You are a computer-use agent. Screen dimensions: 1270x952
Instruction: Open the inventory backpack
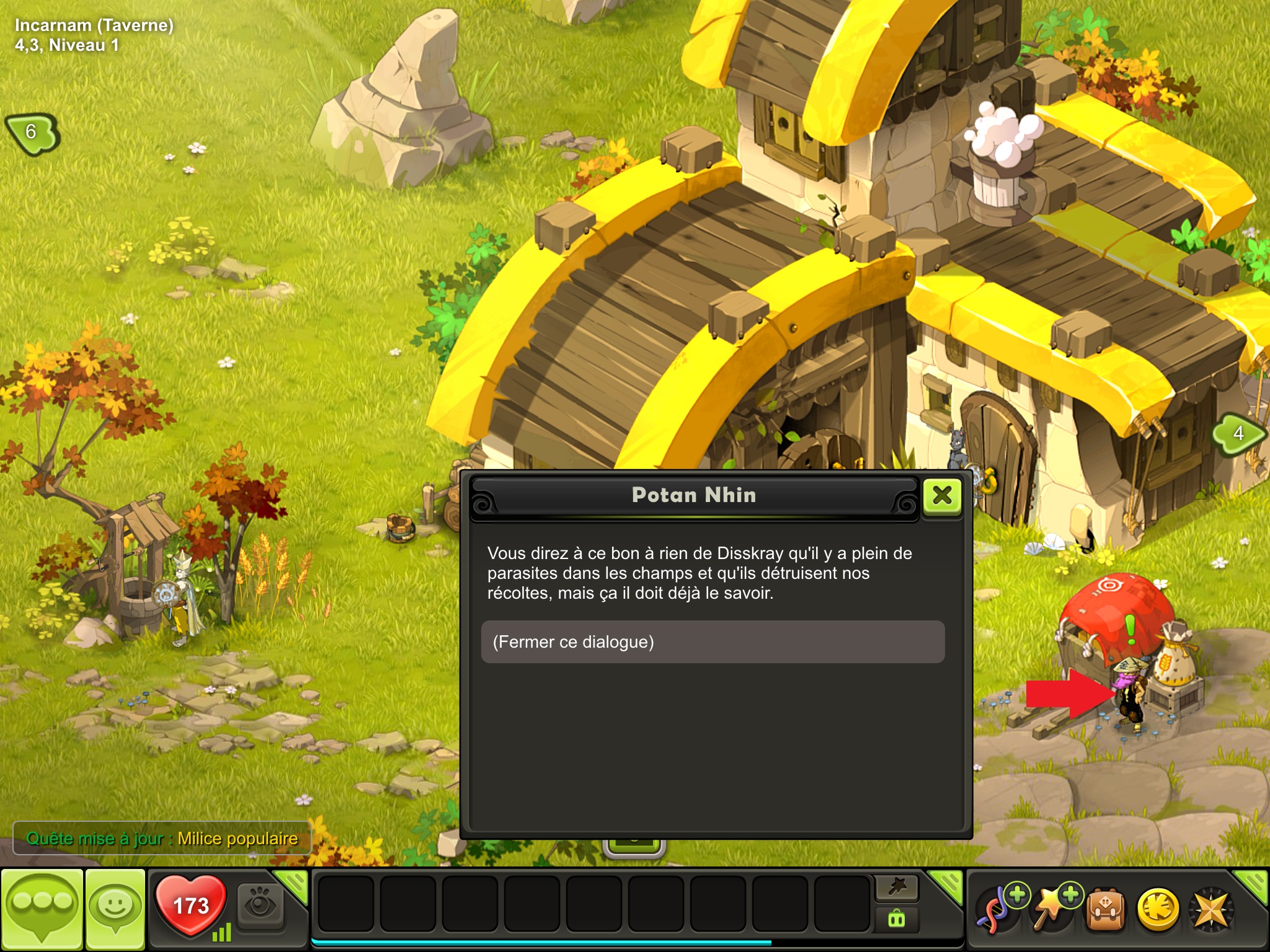pos(1105,910)
